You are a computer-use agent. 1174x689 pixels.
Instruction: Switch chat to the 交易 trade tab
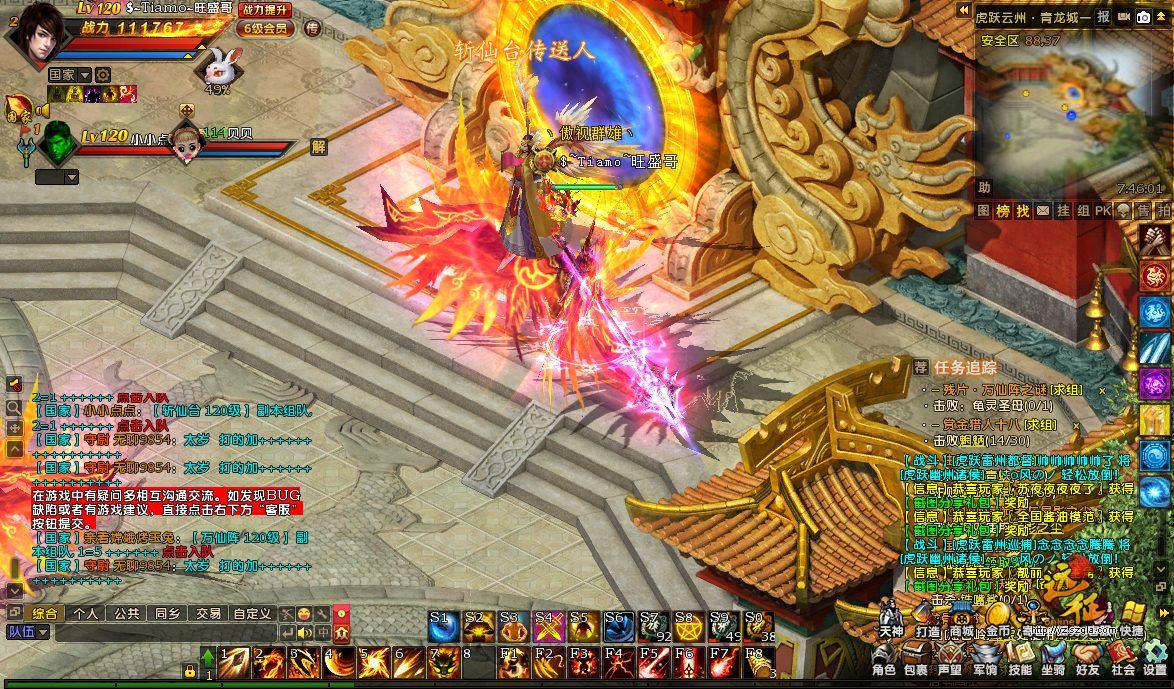(x=208, y=613)
